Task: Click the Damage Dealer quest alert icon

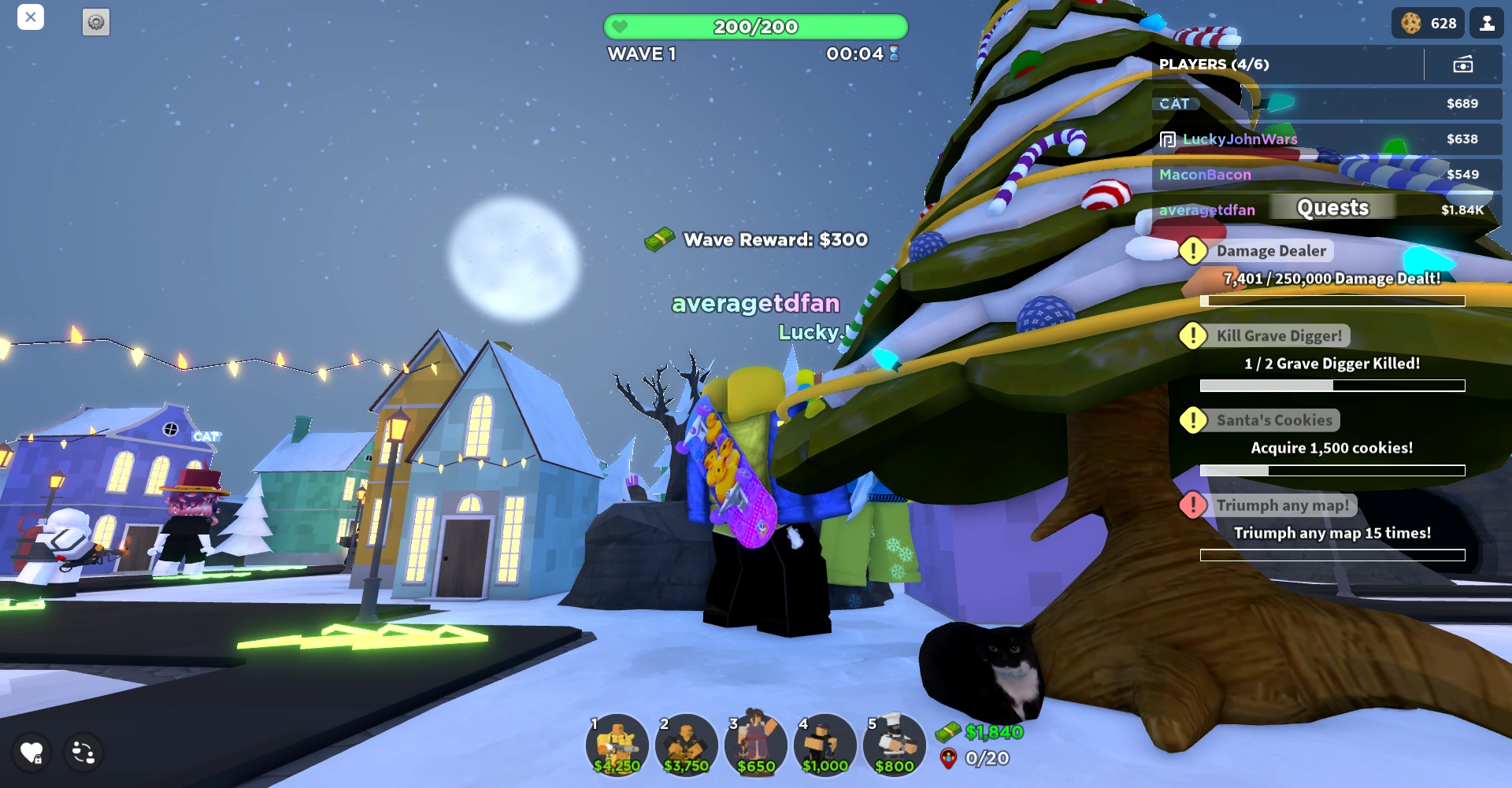Action: 1193,250
